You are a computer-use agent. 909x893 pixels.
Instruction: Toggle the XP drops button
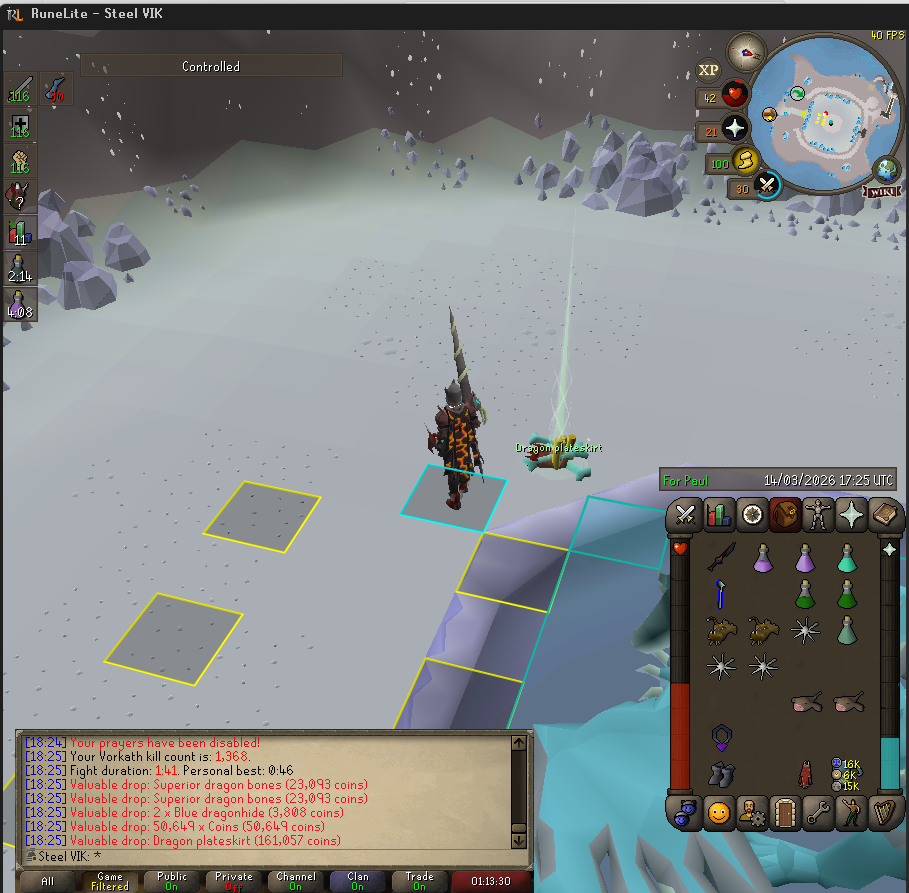[x=708, y=69]
